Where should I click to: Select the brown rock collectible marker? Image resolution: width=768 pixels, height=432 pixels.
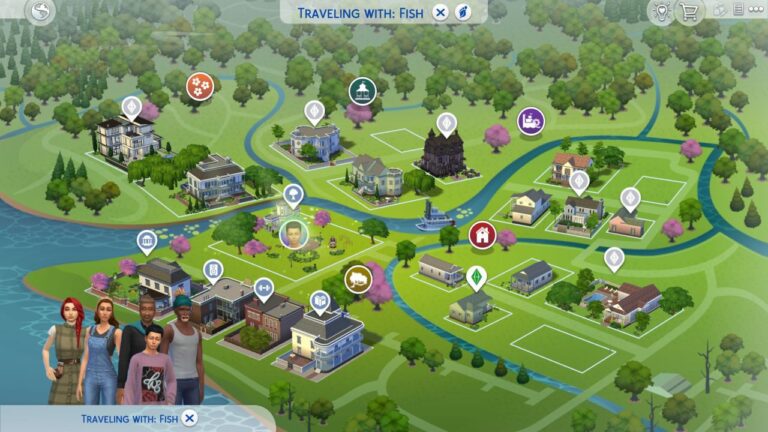click(358, 278)
